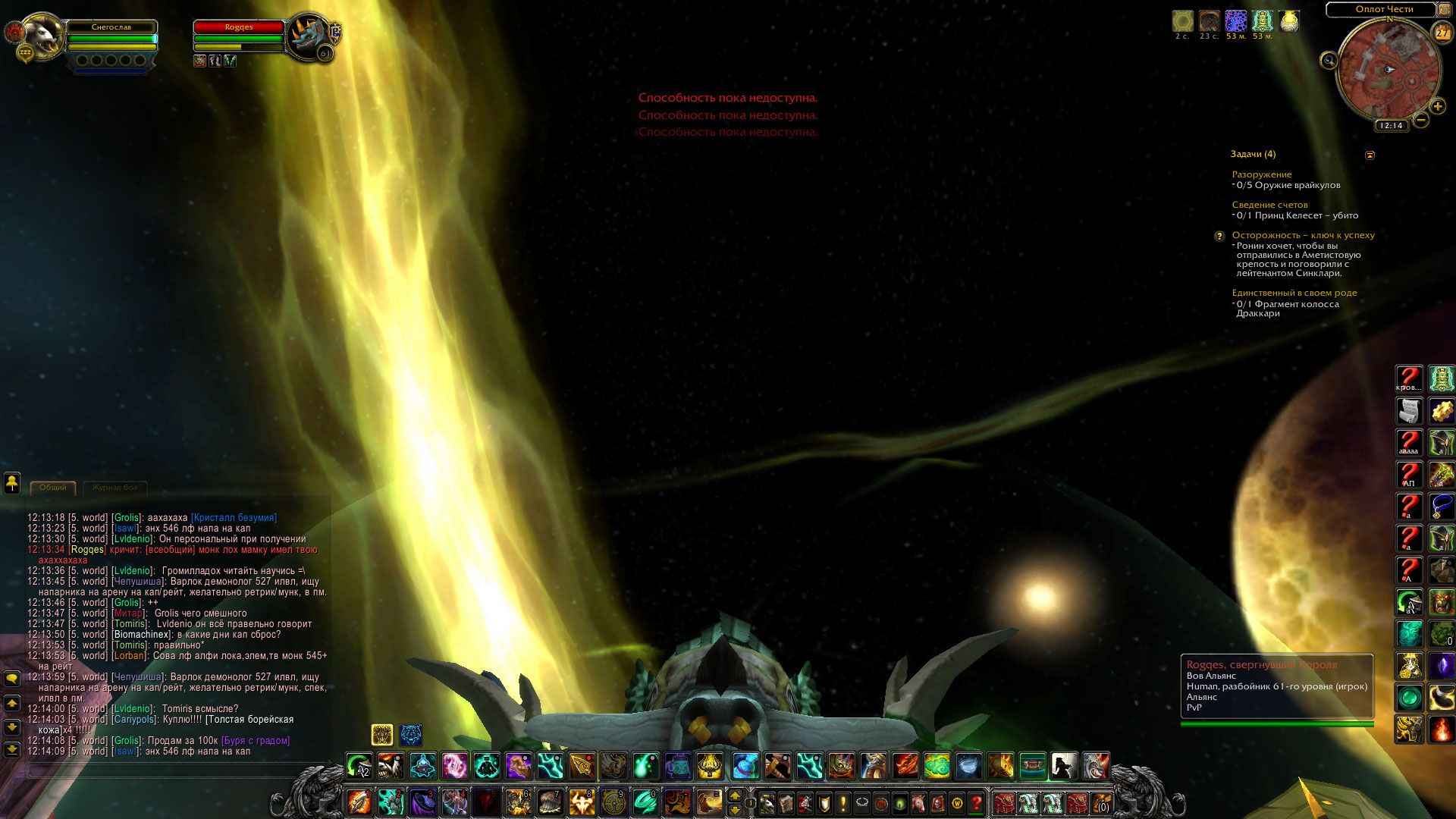Select the Сведение счетов quest entry
Viewport: 1456px width, 819px height.
point(1269,205)
